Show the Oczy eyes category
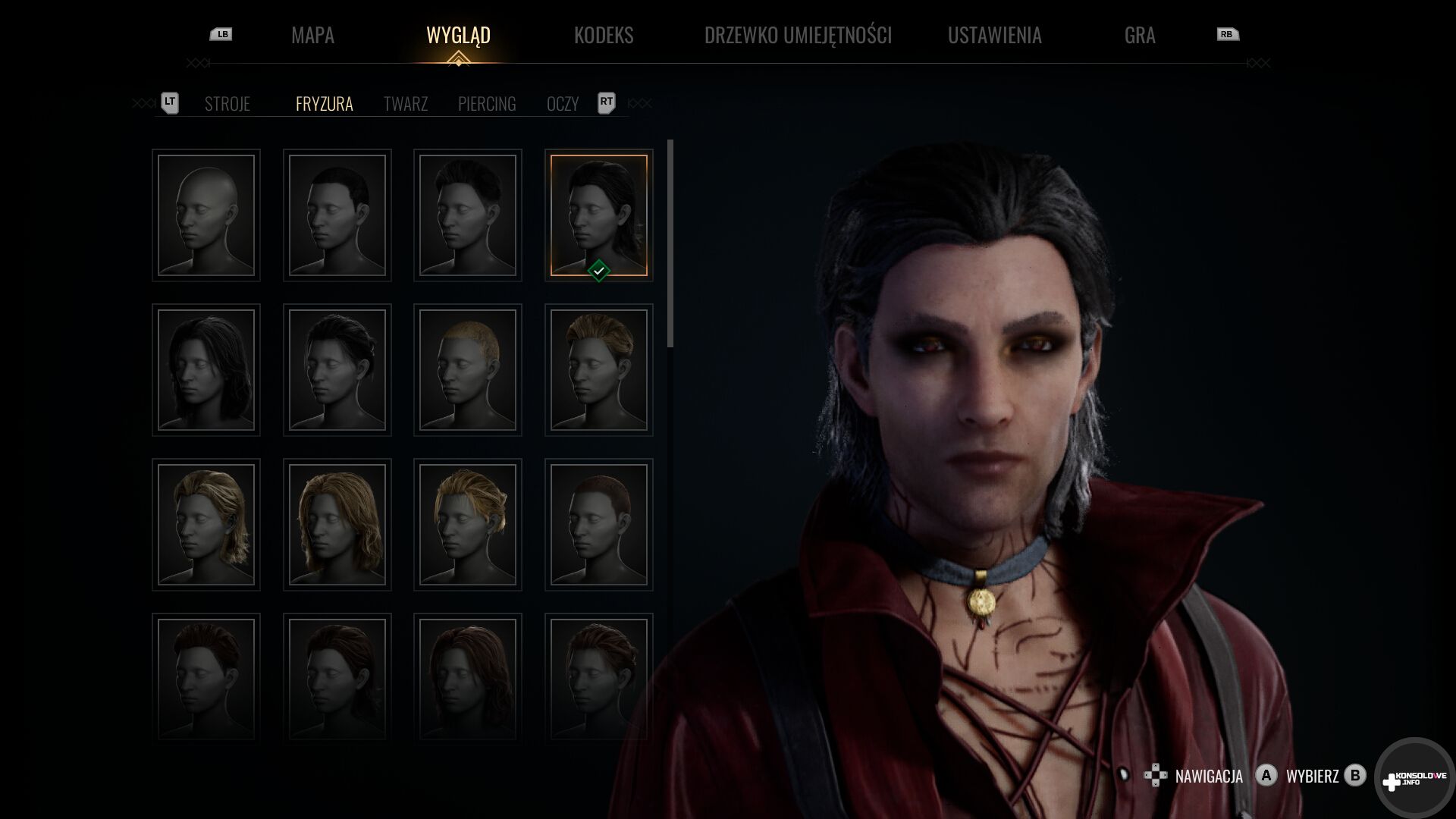1456x819 pixels. click(x=562, y=104)
